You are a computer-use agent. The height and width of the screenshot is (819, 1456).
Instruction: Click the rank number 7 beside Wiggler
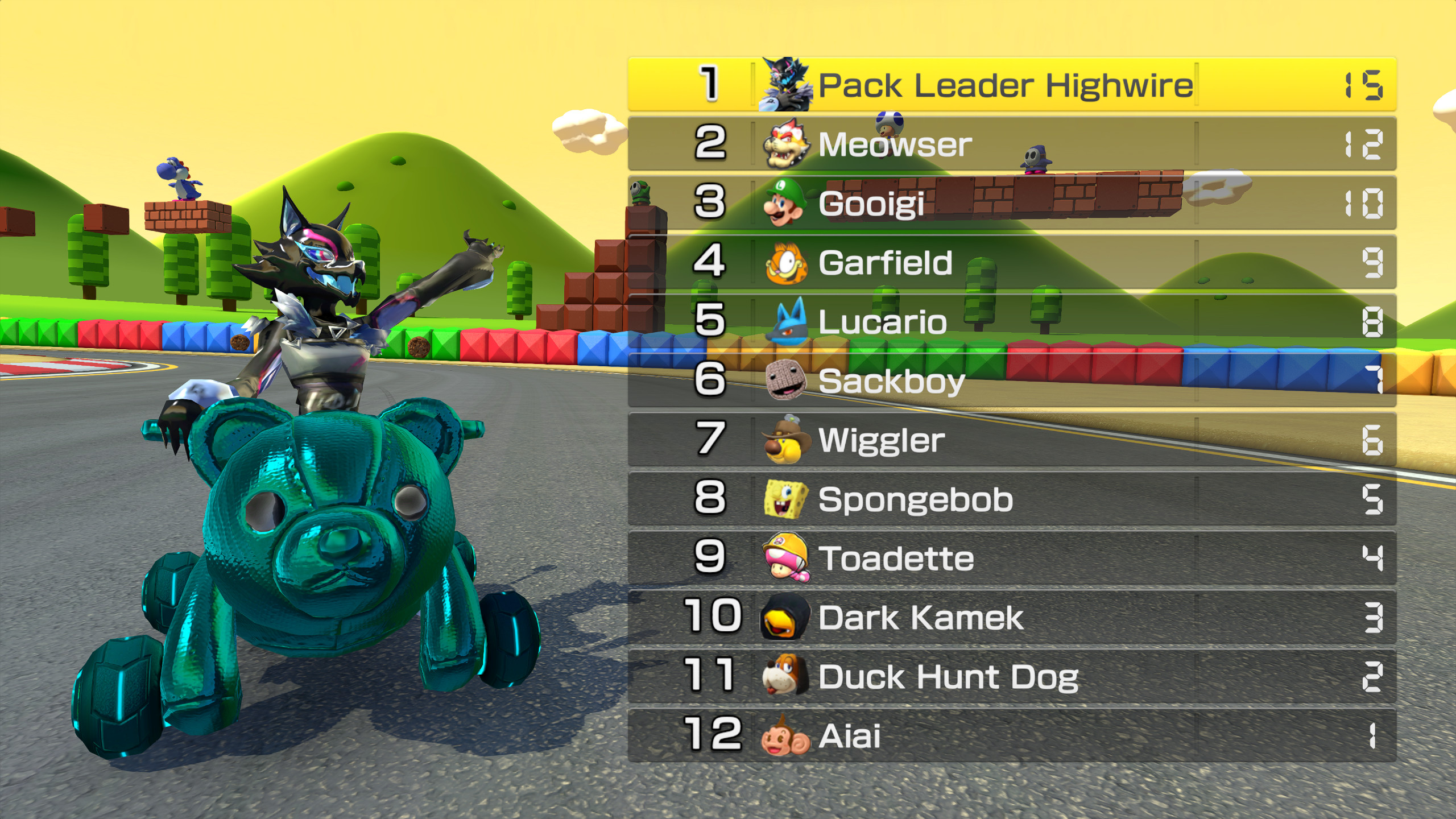point(710,439)
